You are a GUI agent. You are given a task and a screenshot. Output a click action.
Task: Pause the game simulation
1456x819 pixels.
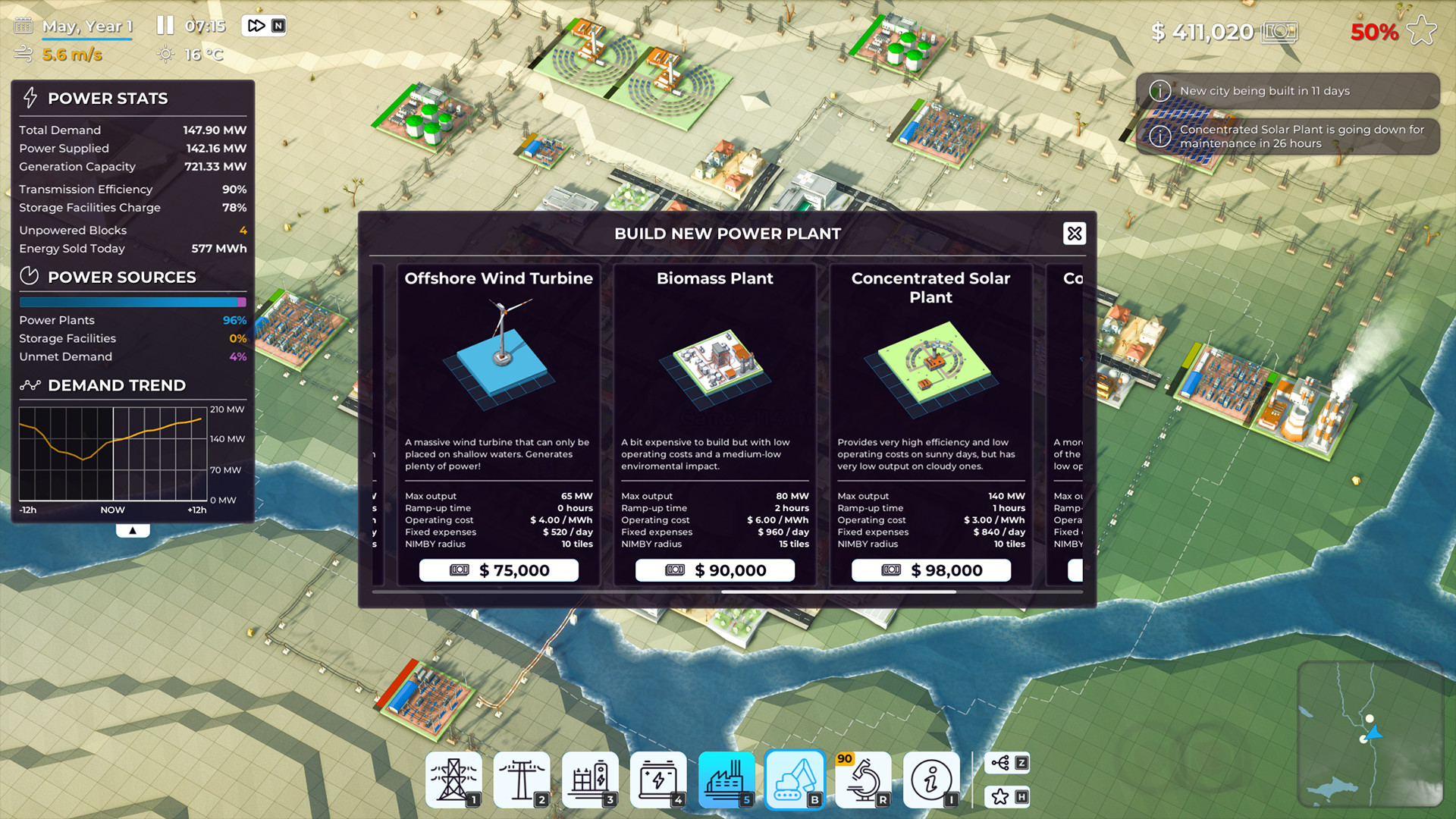pos(164,24)
